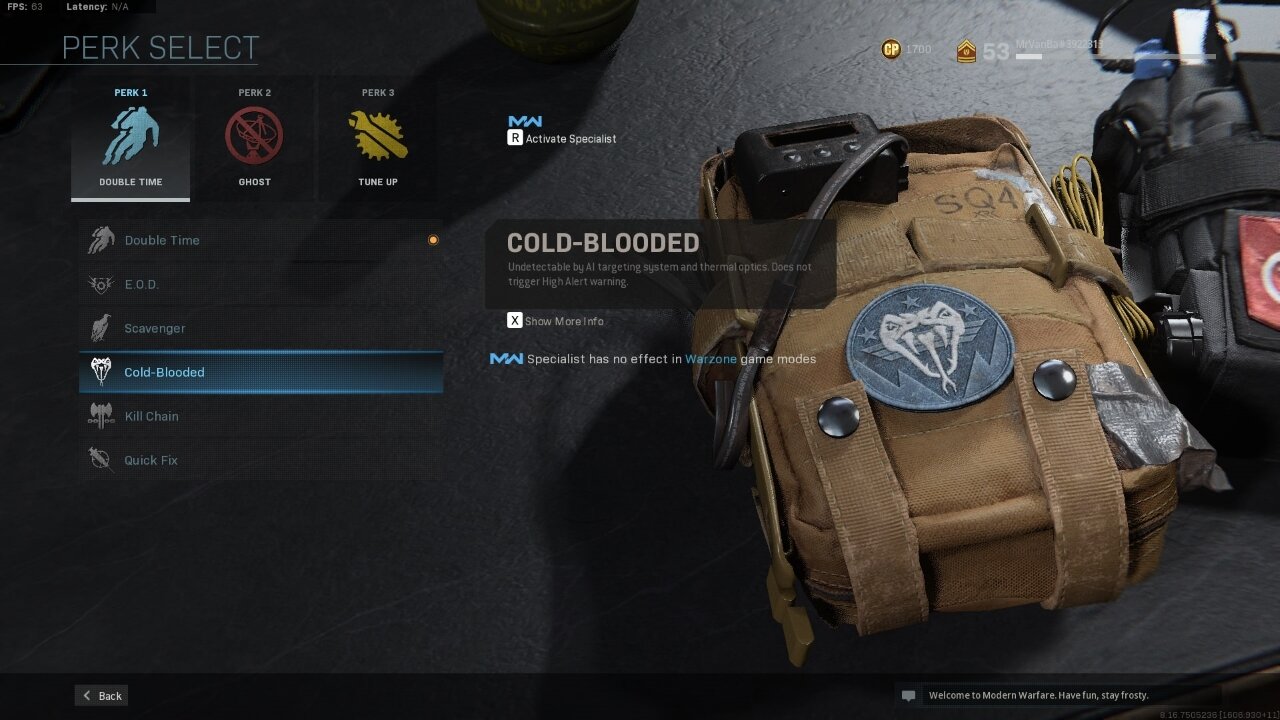
Task: Click the E.O.D. perk icon
Action: (100, 284)
